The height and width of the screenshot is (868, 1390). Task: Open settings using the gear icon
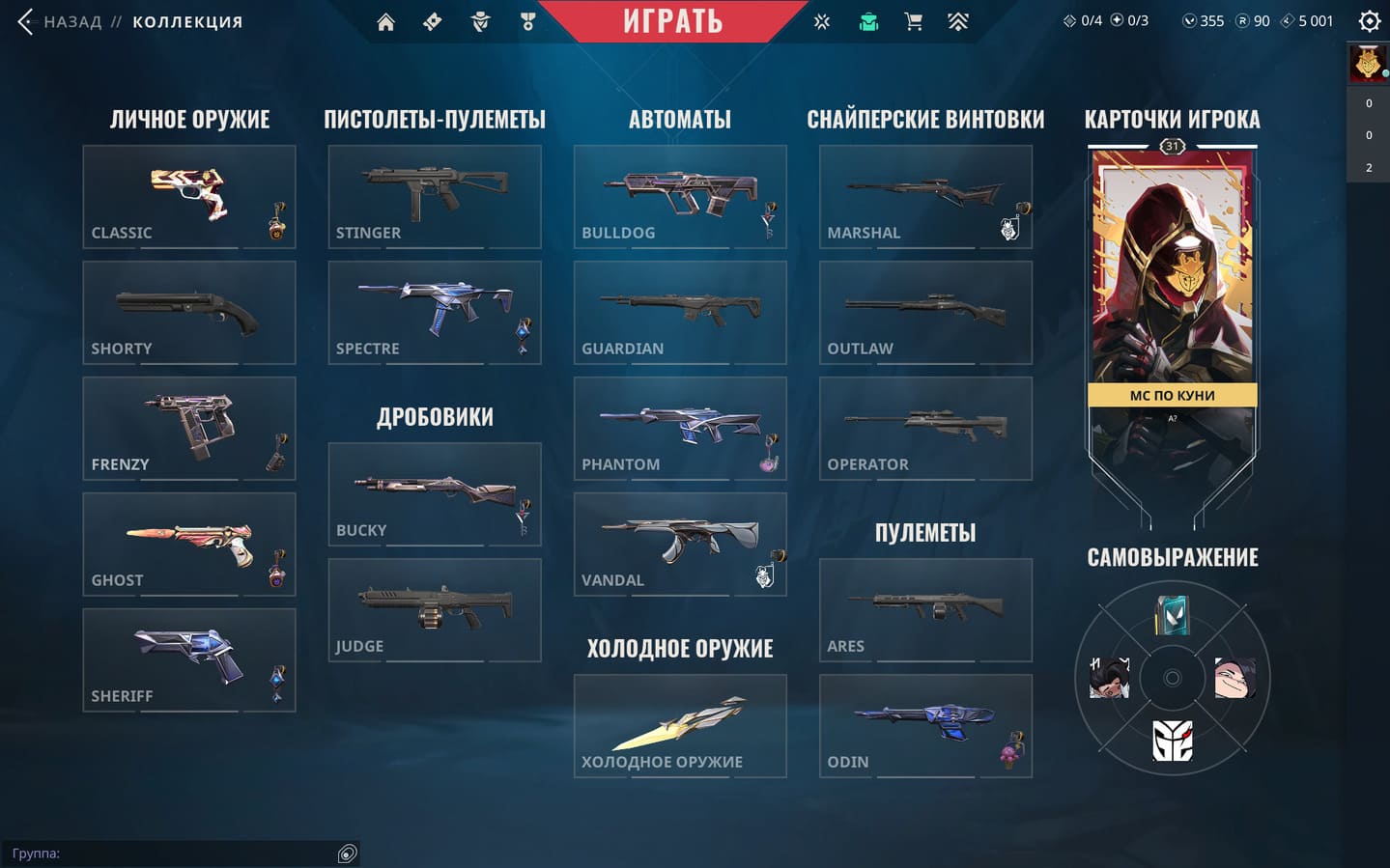1369,21
